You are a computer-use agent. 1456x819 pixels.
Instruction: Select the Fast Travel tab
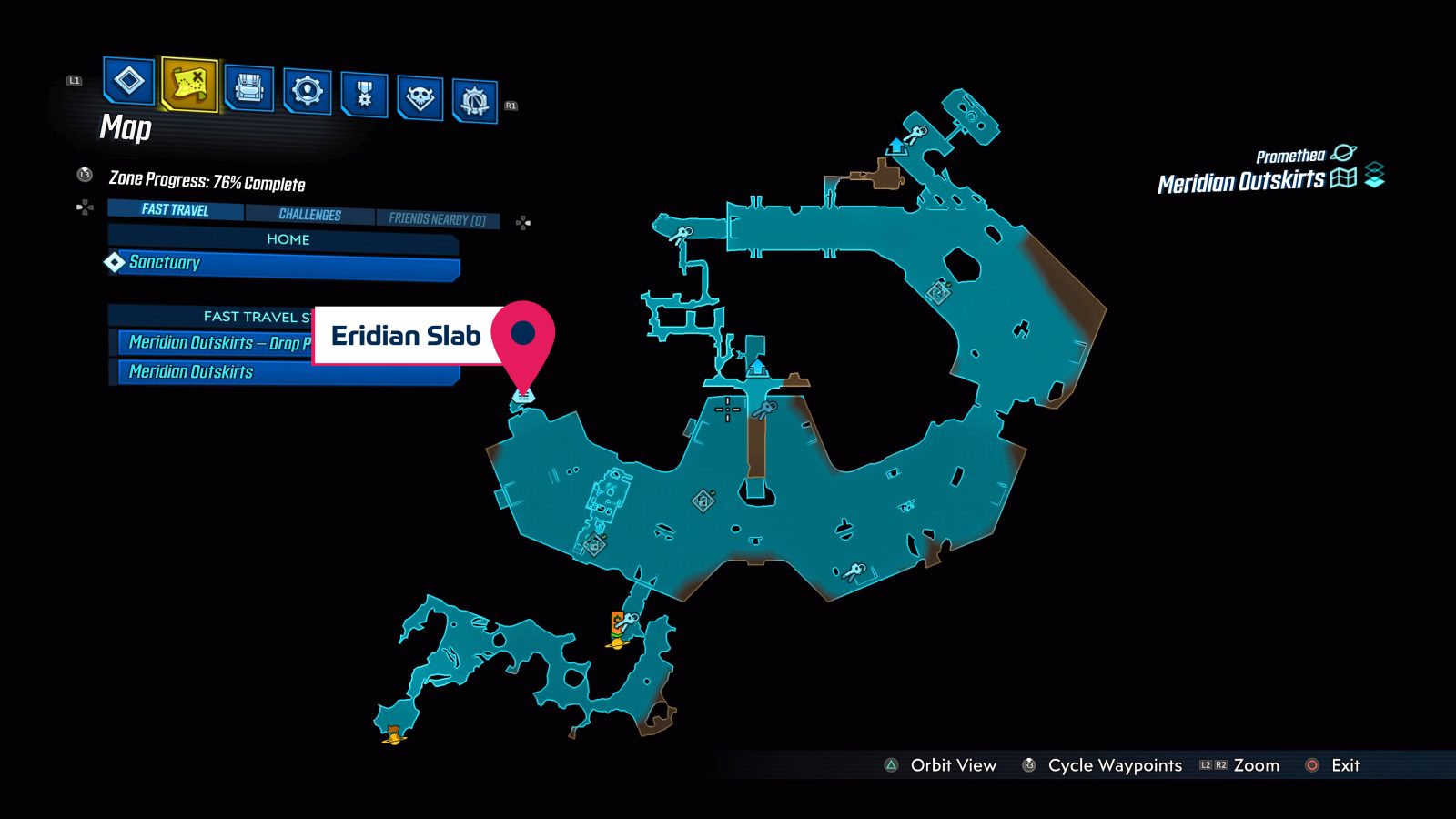173,210
